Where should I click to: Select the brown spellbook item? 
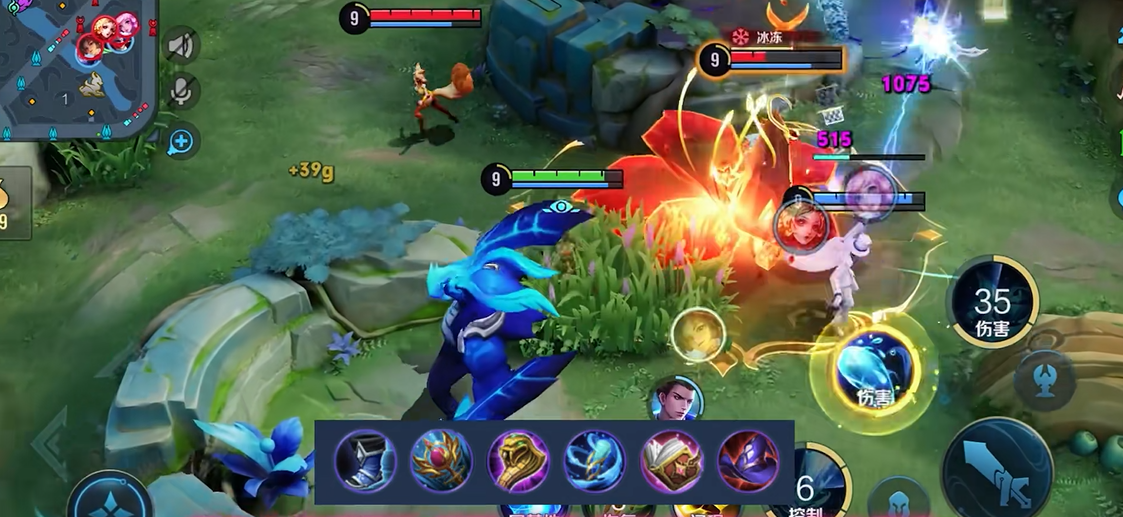click(x=671, y=461)
